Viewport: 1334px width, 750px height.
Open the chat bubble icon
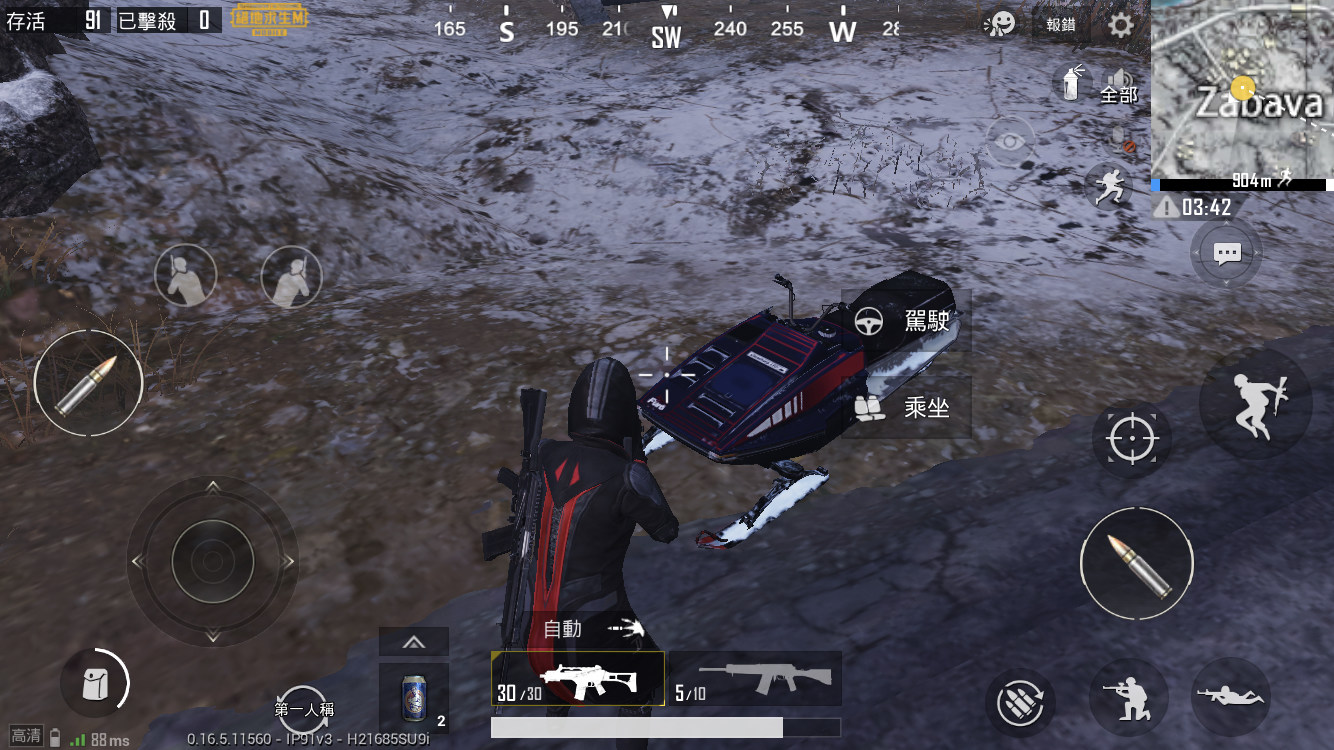pyautogui.click(x=1226, y=253)
